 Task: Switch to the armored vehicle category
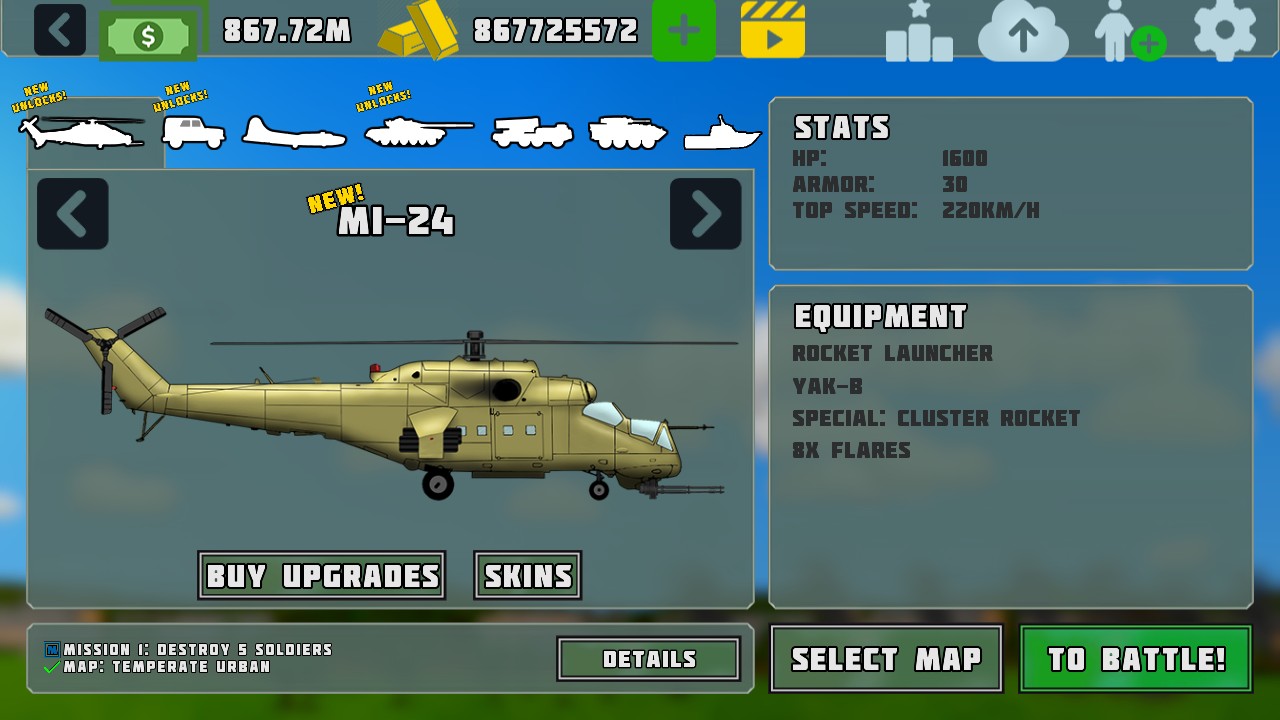[x=628, y=133]
